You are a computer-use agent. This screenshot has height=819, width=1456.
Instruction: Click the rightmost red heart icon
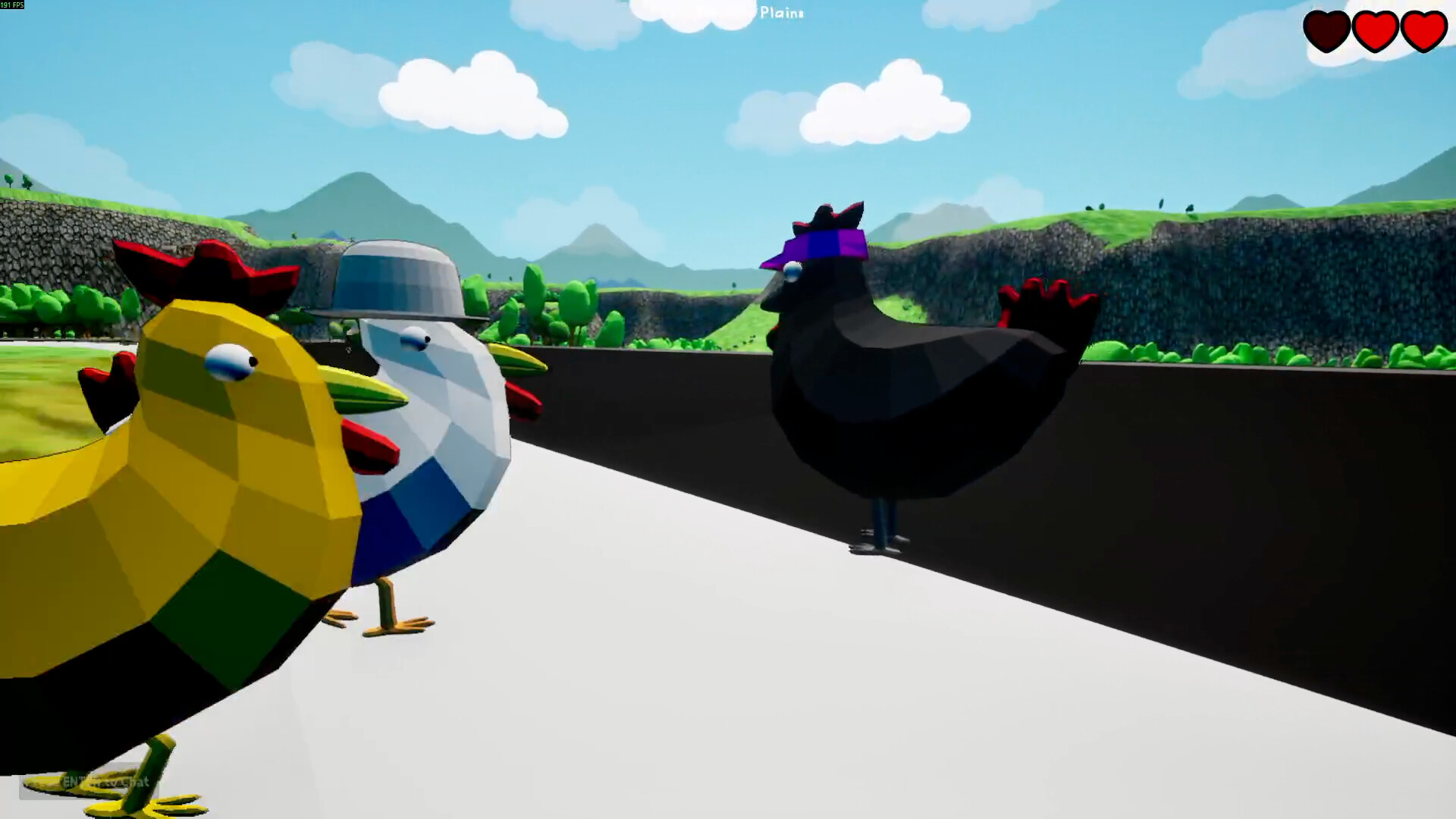pos(1423,32)
